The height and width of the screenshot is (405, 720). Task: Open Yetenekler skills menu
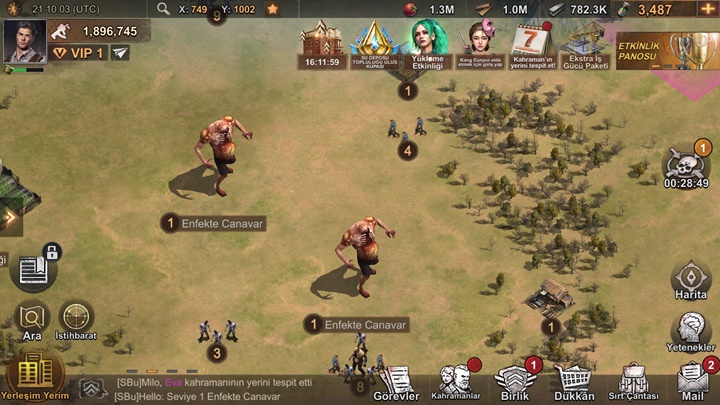(690, 332)
